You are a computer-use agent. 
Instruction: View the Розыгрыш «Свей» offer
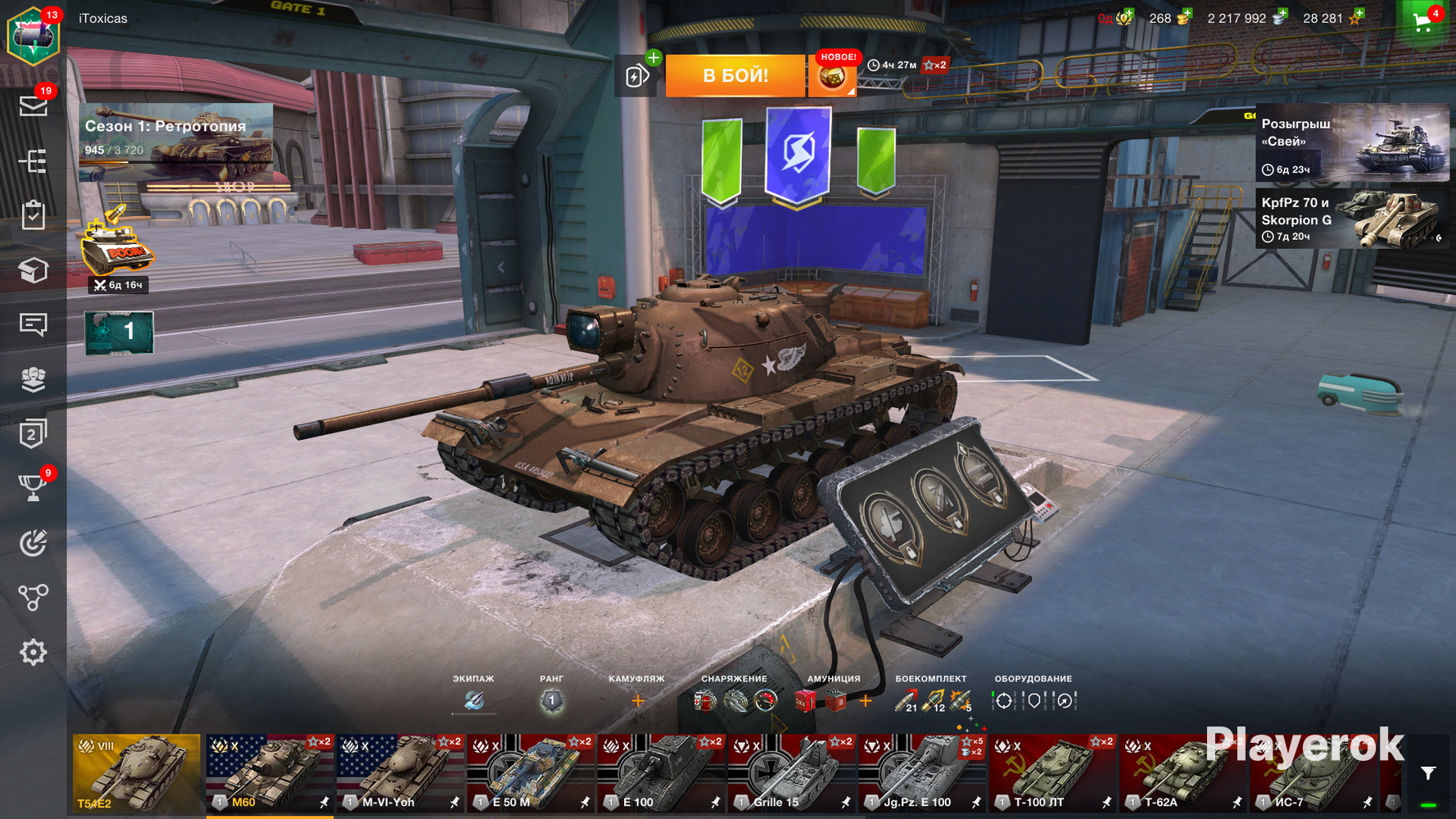point(1351,142)
